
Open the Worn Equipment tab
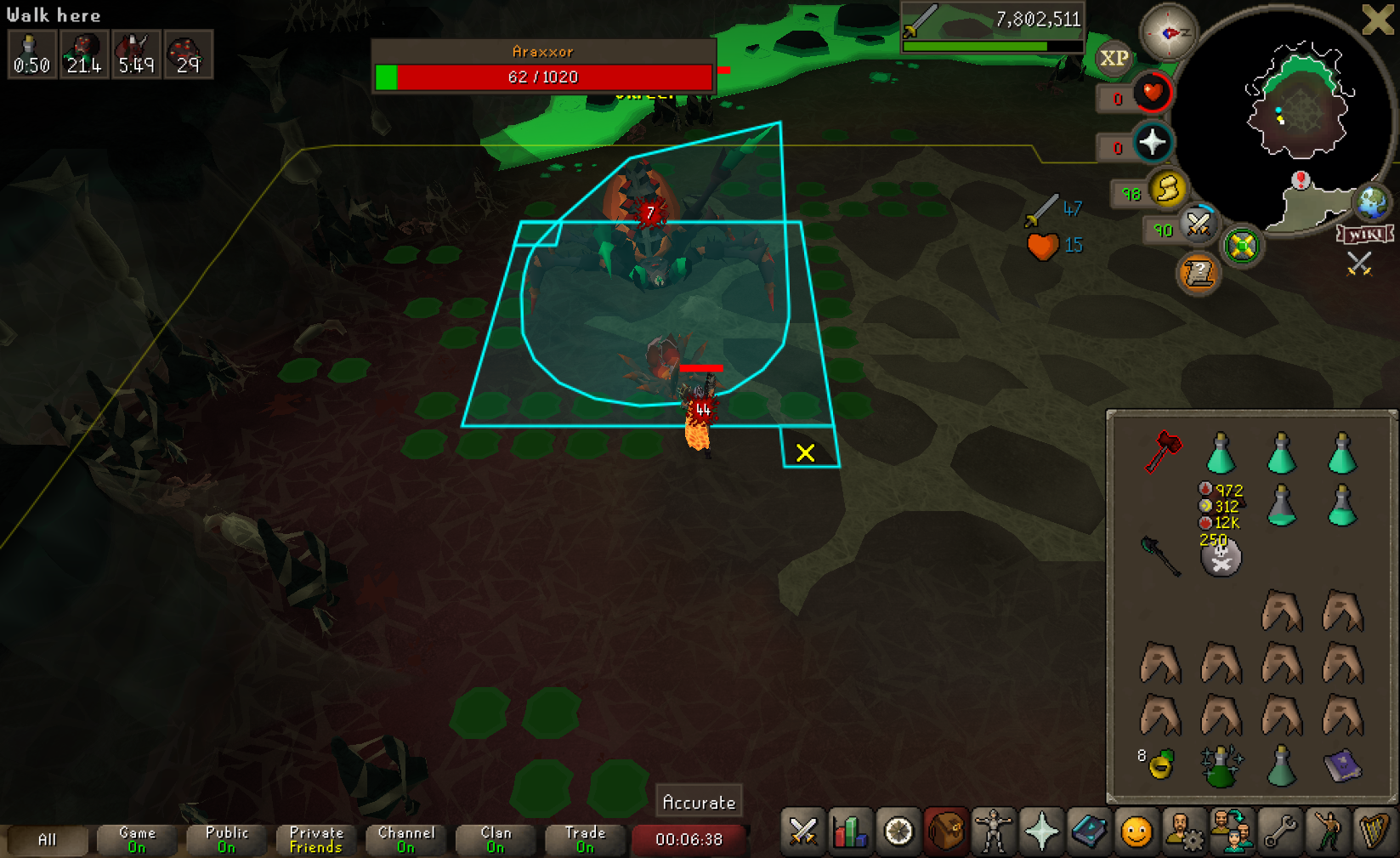993,832
